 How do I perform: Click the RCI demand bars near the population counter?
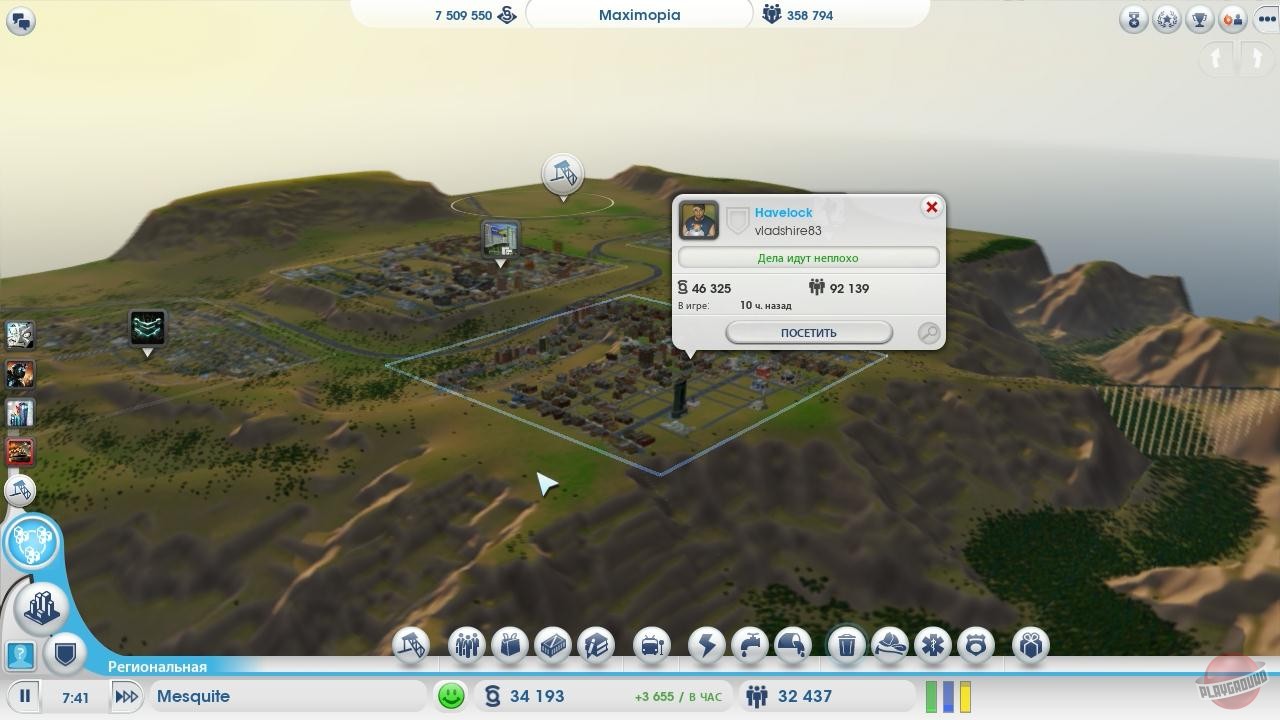[945, 695]
